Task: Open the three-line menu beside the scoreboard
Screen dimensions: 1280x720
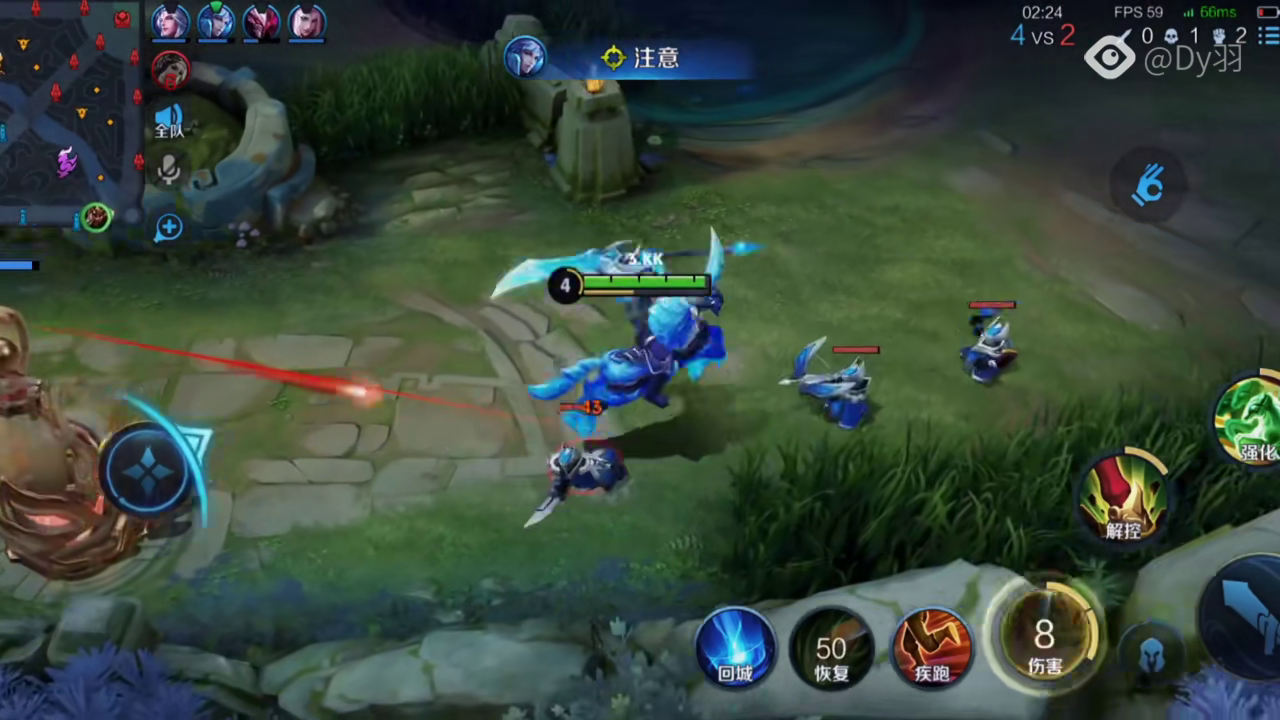Action: tap(1268, 36)
